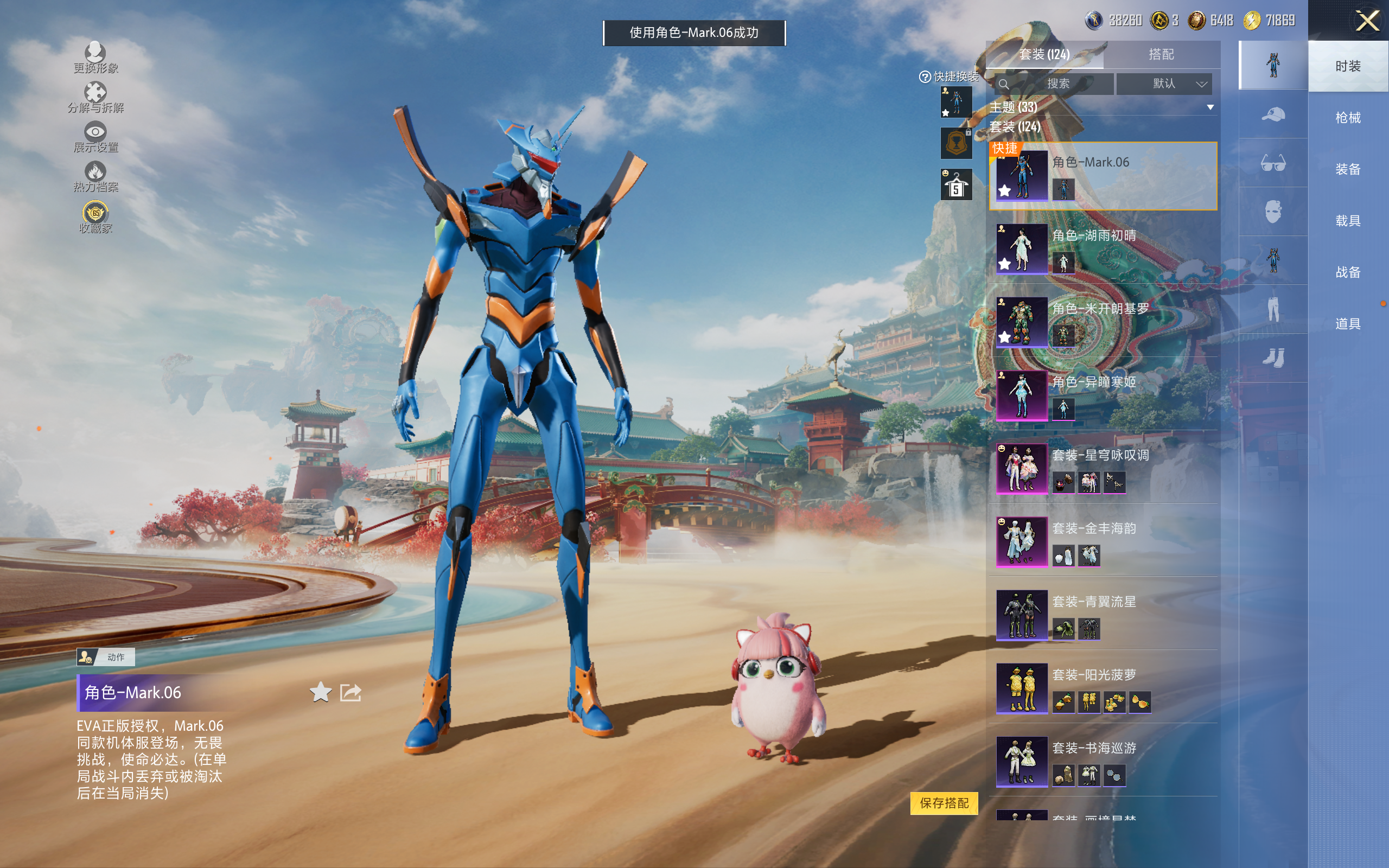The height and width of the screenshot is (868, 1389).
Task: Expand the 主题 (33) section
Action: [1210, 107]
